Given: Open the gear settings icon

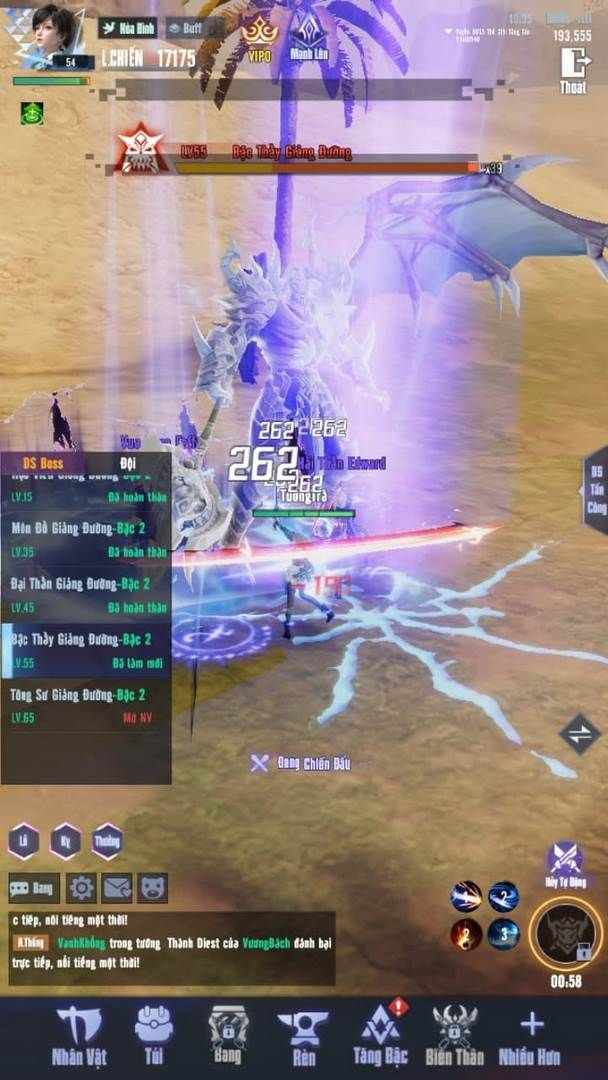Looking at the screenshot, I should point(80,887).
